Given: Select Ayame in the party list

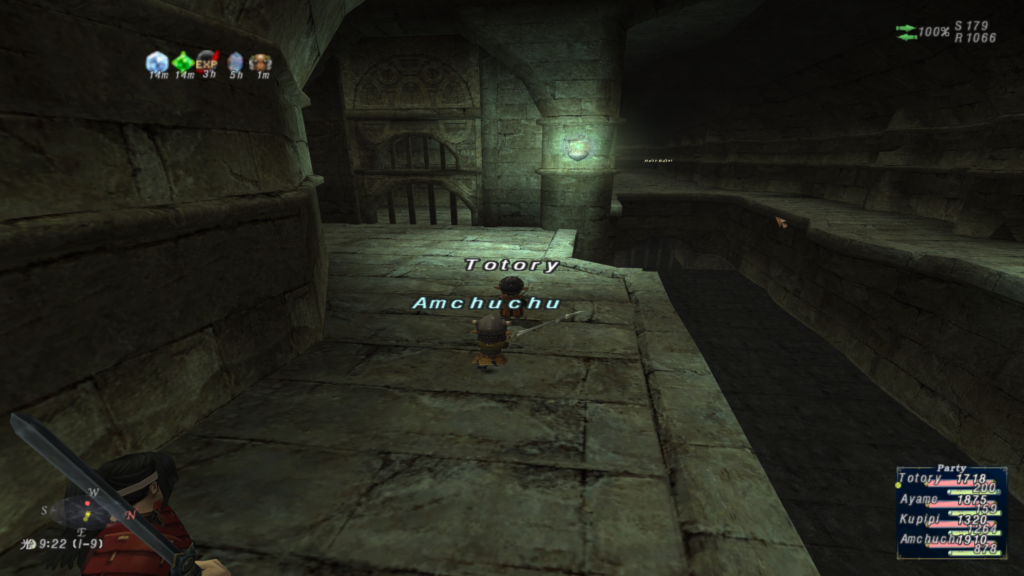Looking at the screenshot, I should [919, 499].
